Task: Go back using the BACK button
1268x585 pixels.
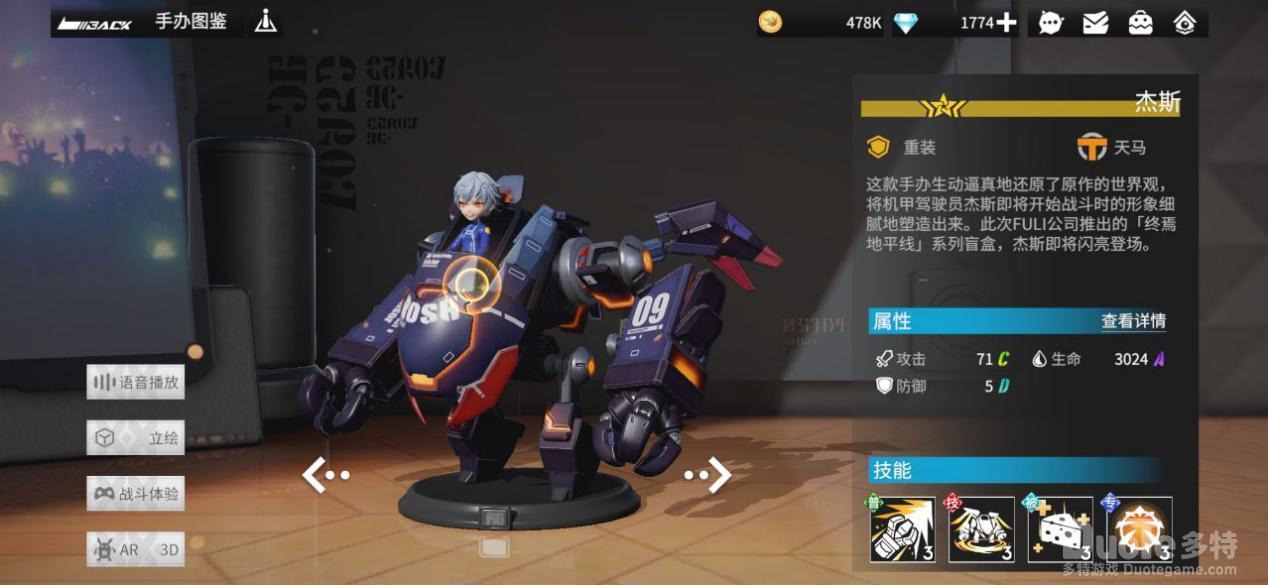Action: (96, 22)
